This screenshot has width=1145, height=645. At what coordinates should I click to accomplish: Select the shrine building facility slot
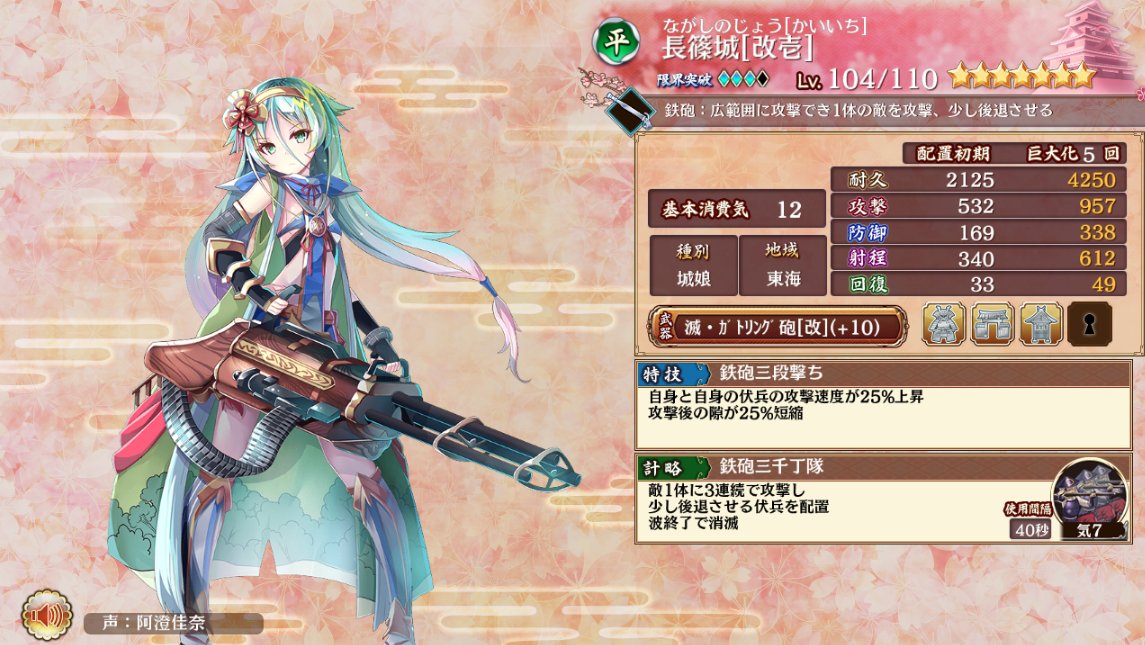(1040, 324)
